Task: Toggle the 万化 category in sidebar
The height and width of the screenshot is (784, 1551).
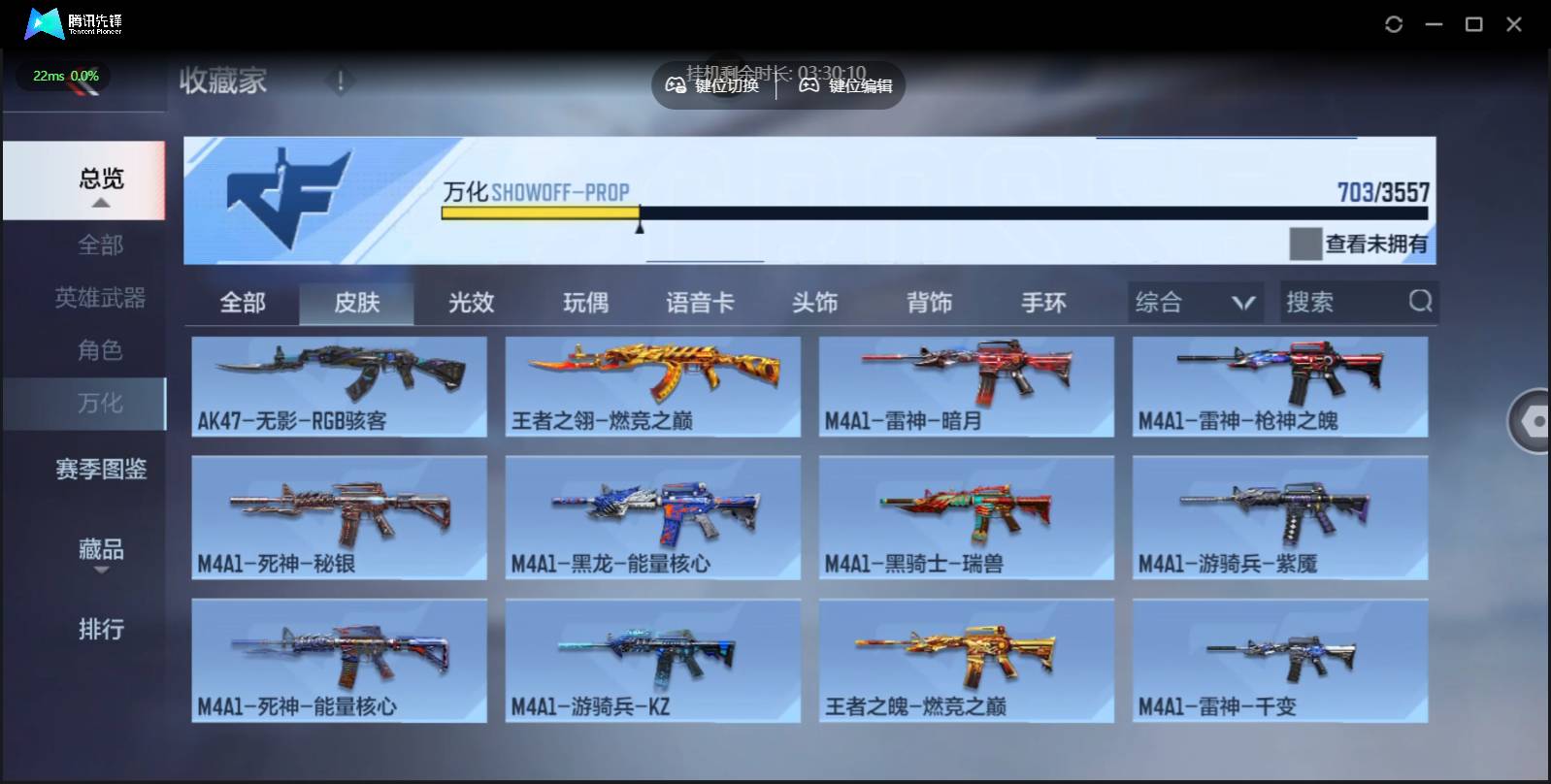Action: tap(100, 404)
